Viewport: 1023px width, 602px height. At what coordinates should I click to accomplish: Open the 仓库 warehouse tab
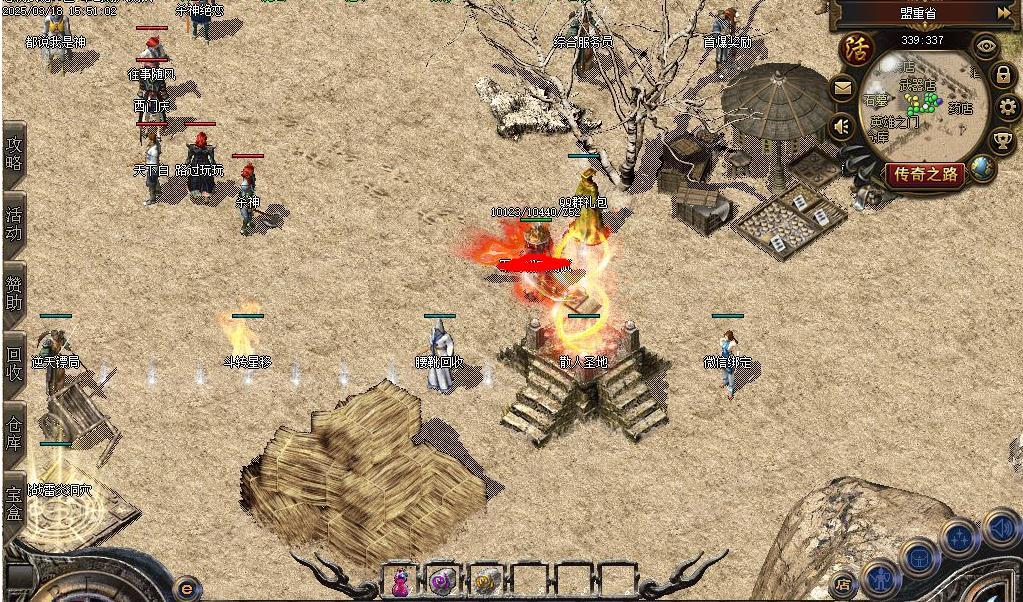14,432
